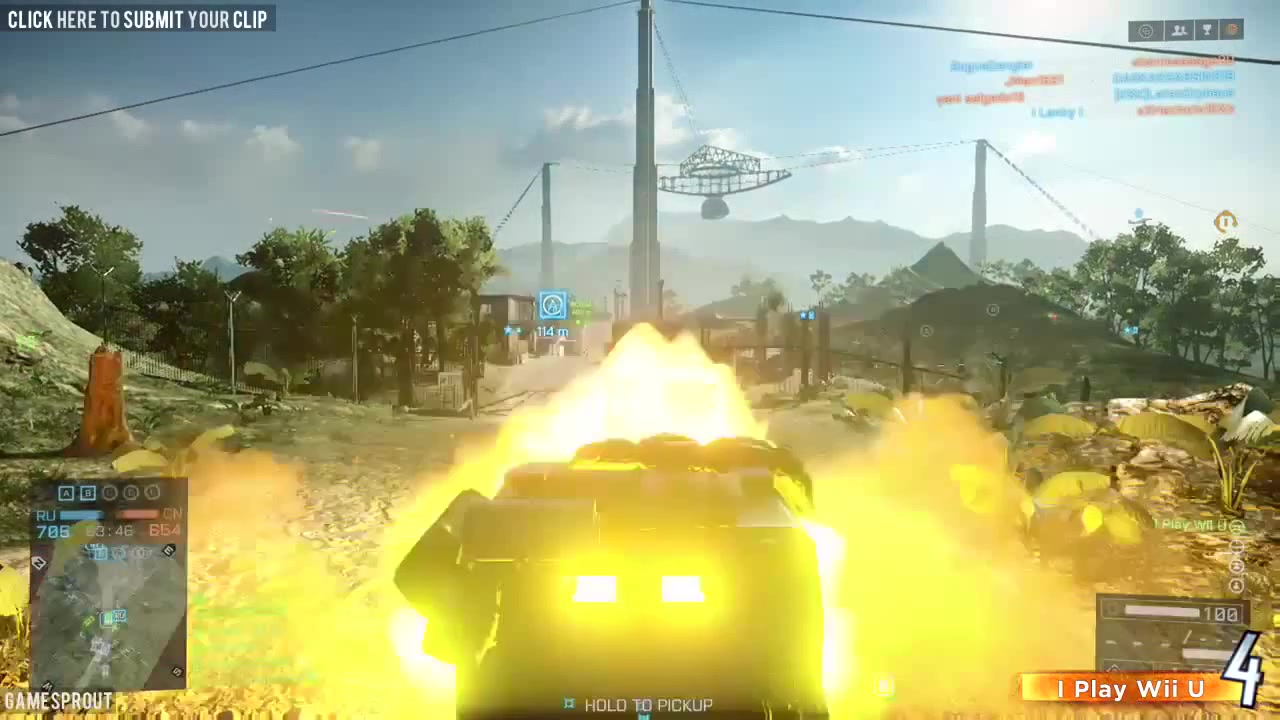Toggle squad slot B in the squad list

coord(87,493)
